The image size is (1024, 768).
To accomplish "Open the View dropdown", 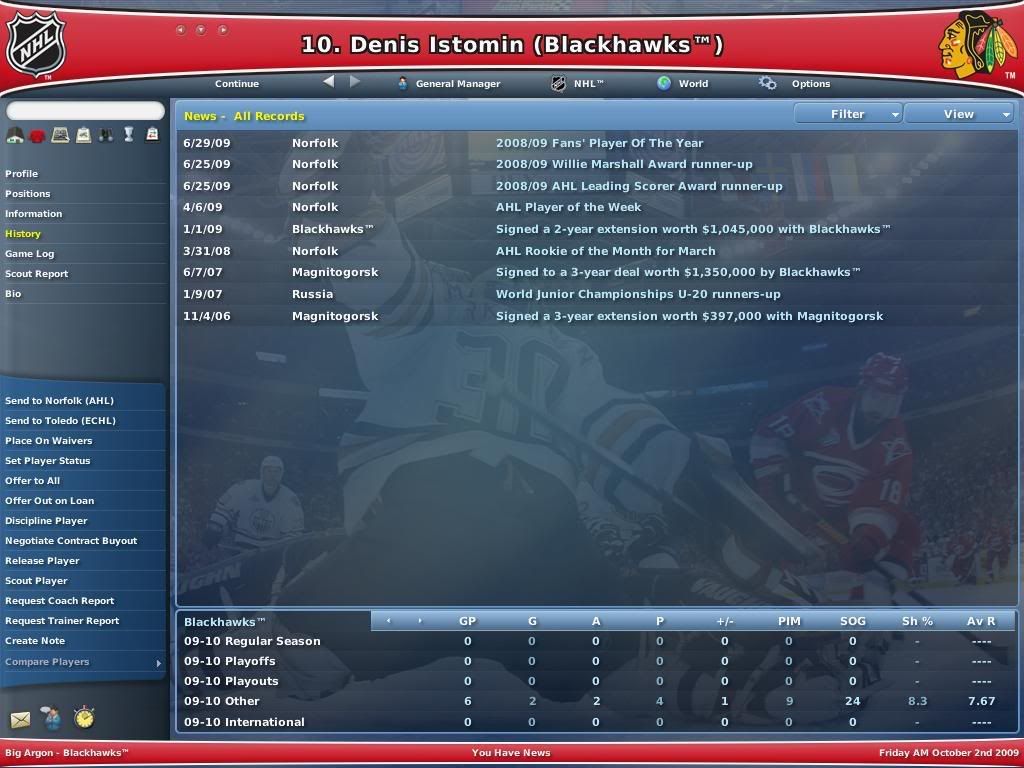I will (959, 114).
